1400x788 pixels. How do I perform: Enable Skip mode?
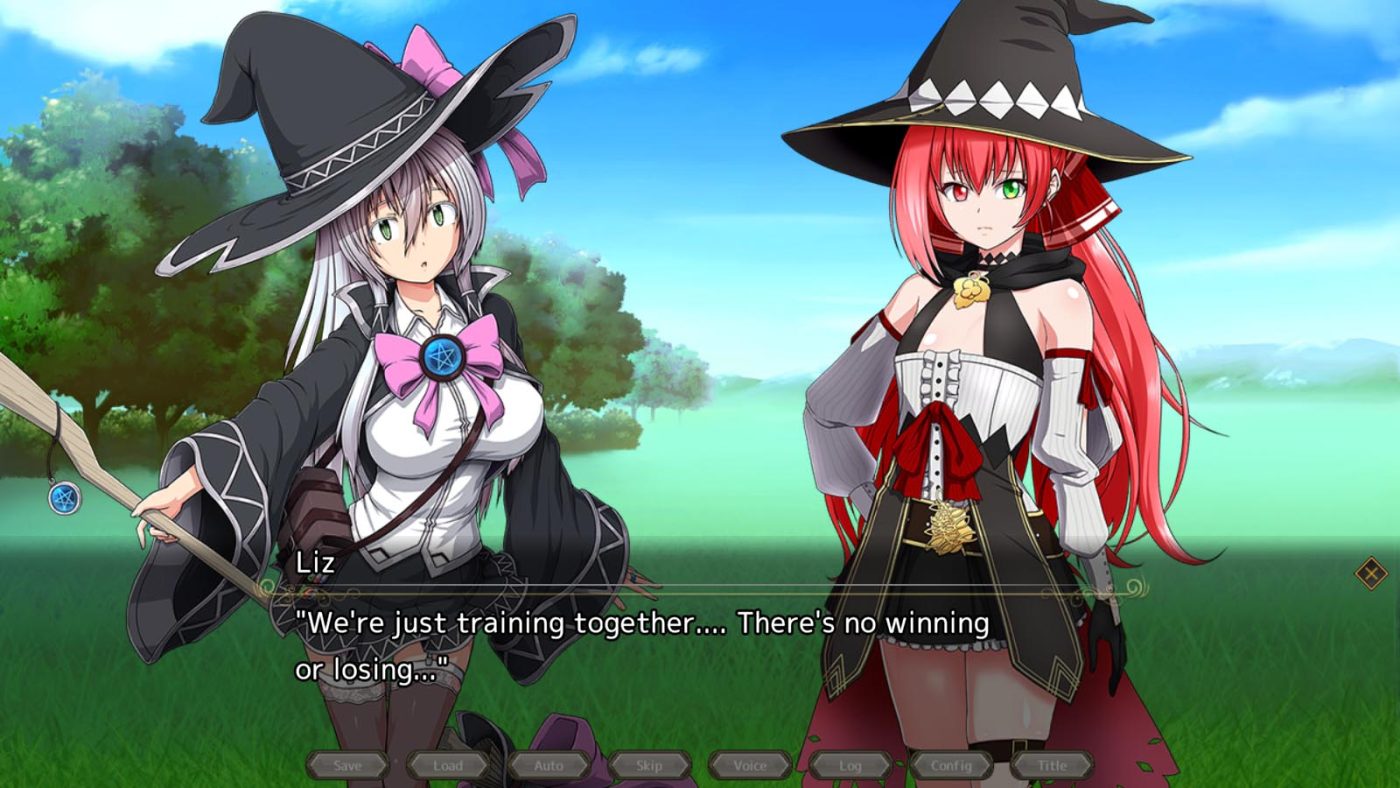648,765
